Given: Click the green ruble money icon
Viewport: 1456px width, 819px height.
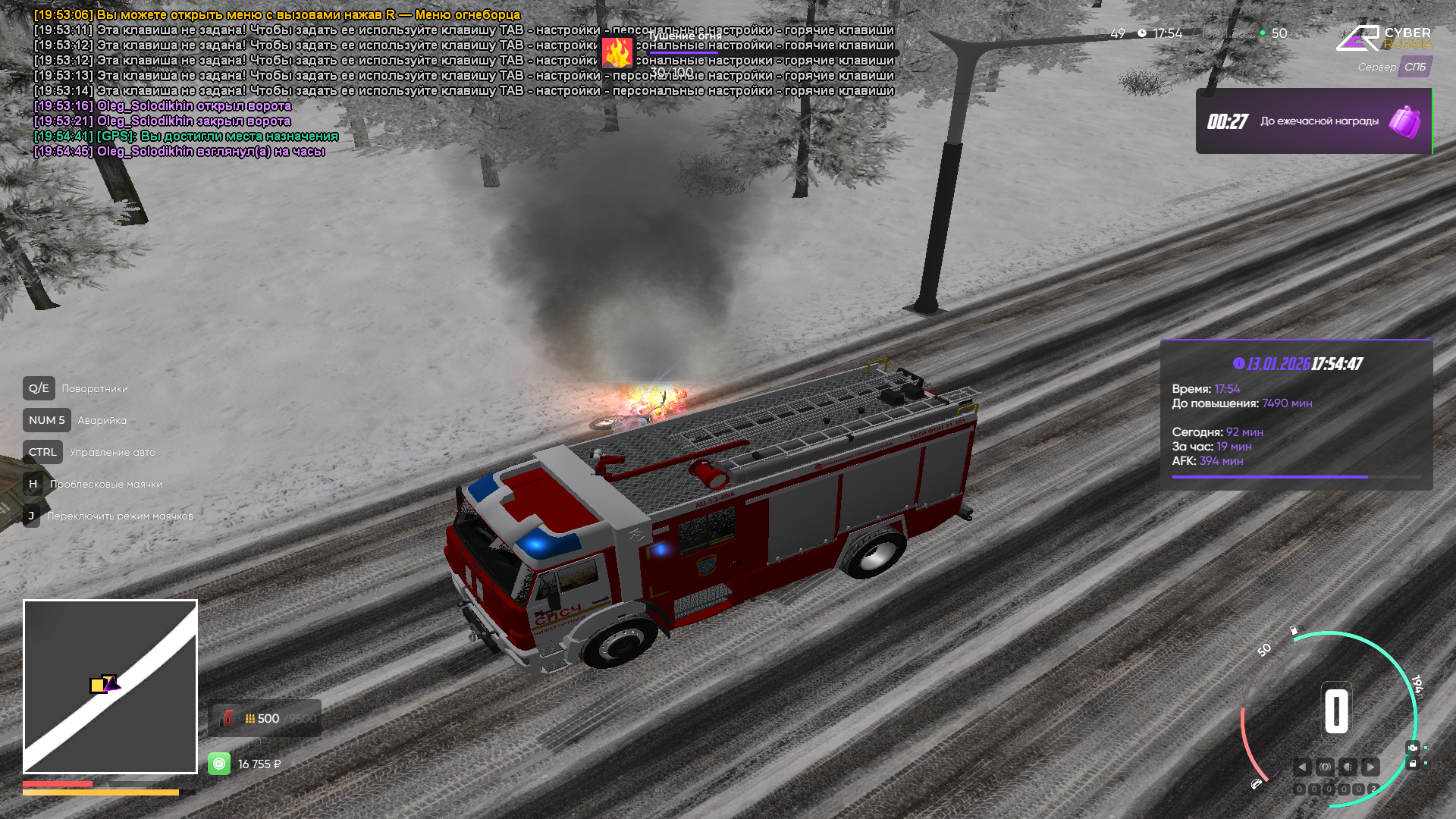Looking at the screenshot, I should [219, 764].
